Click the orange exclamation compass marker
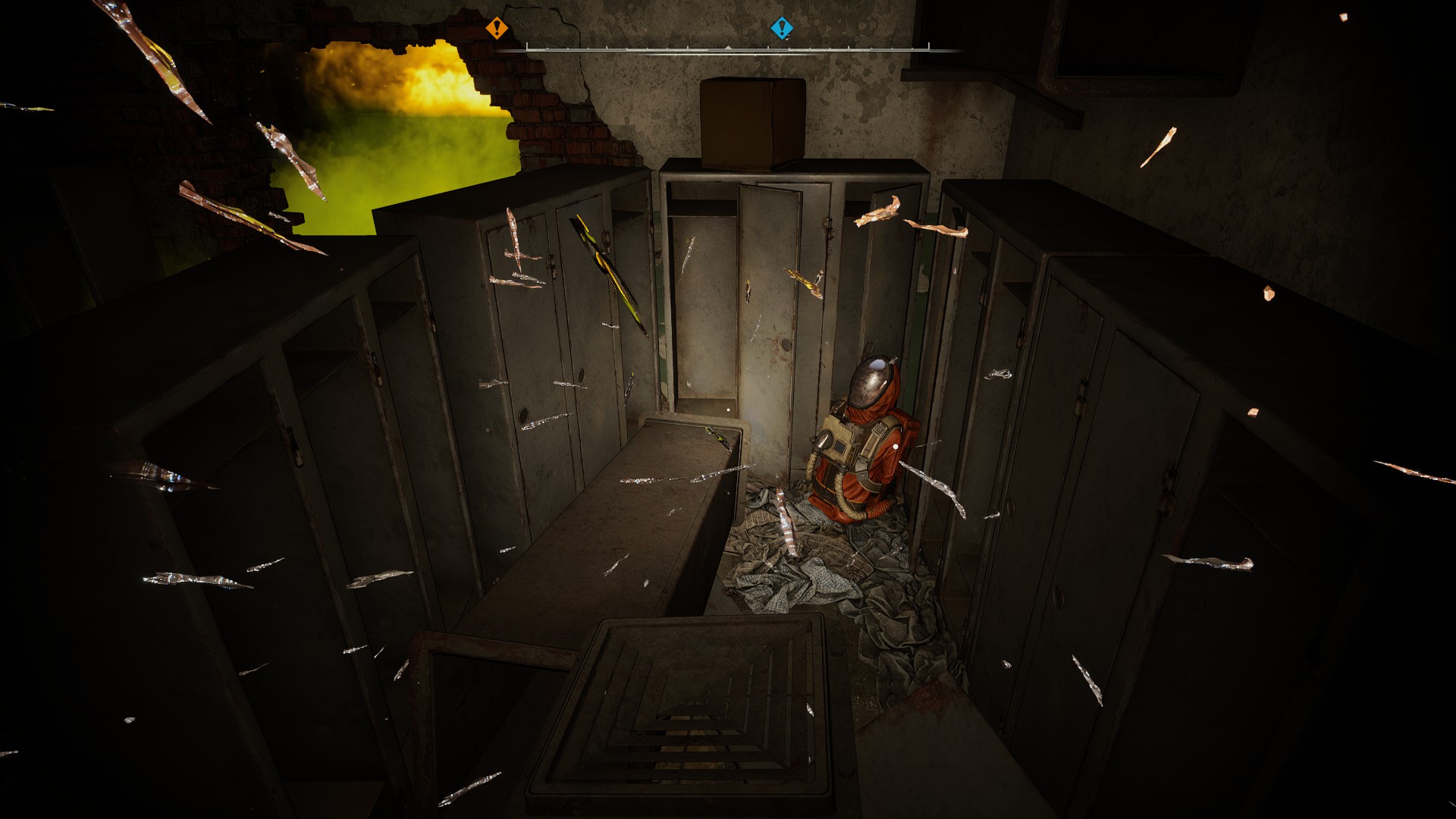The image size is (1456, 819). coord(497,29)
